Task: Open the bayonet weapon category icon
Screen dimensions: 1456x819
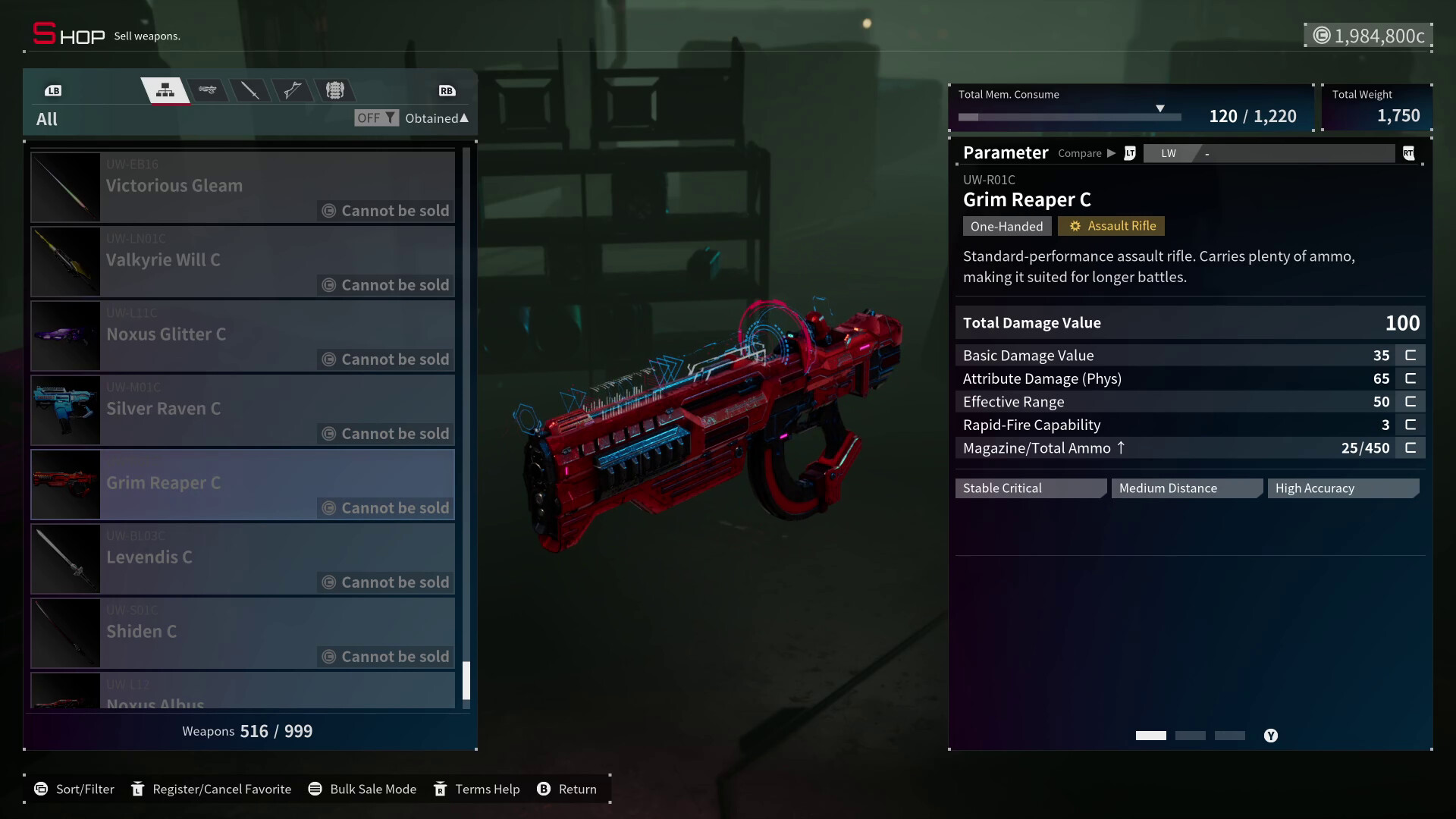Action: pyautogui.click(x=293, y=89)
